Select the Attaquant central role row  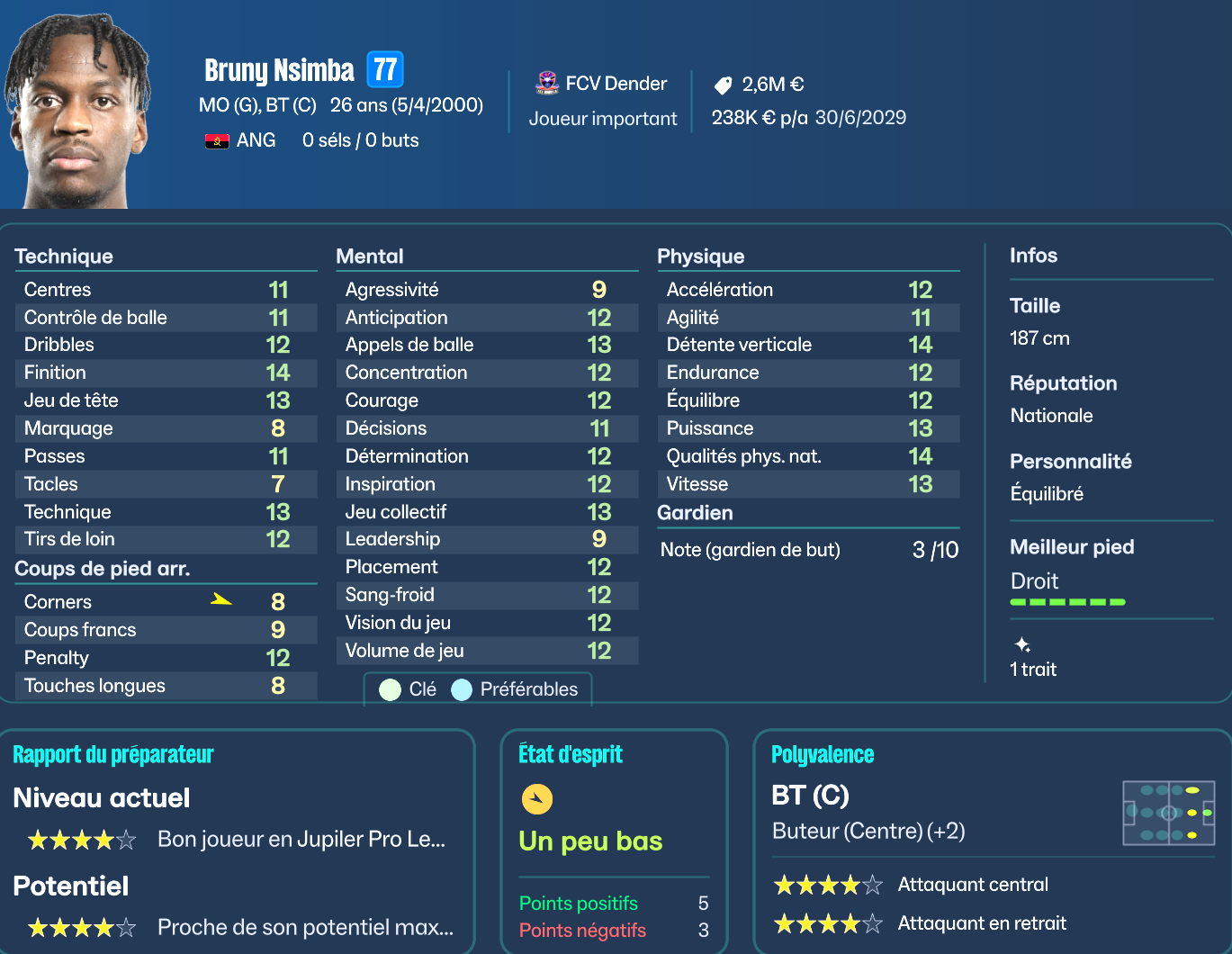[973, 885]
